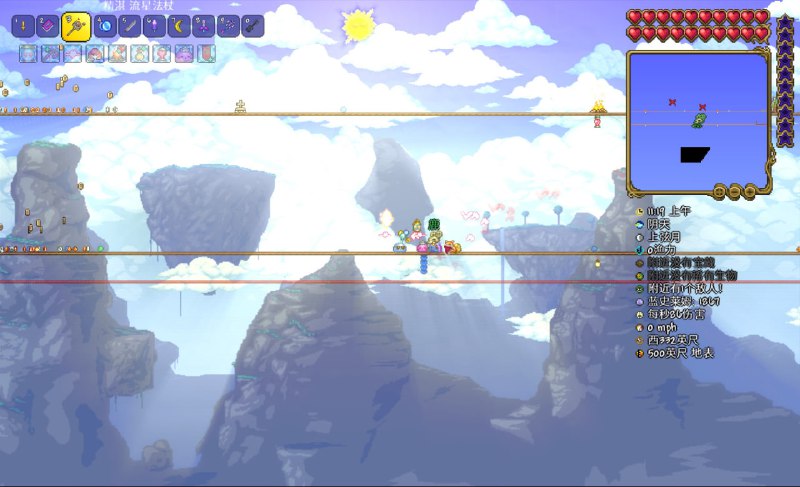Select the purple torch-like item in slot 6

tap(155, 26)
